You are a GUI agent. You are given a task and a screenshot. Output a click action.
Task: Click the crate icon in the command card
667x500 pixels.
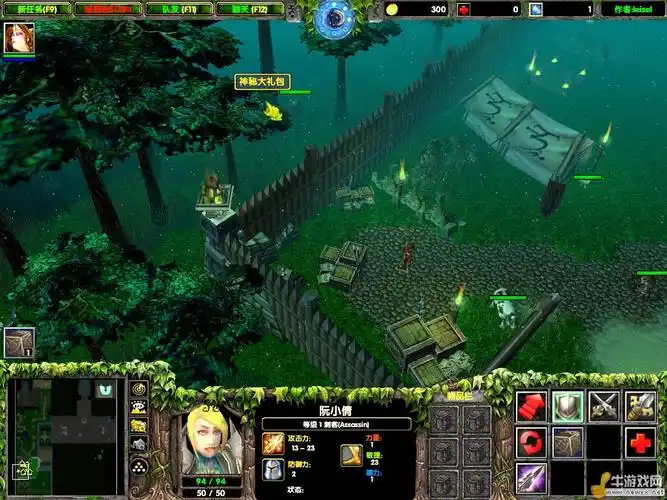(x=567, y=442)
